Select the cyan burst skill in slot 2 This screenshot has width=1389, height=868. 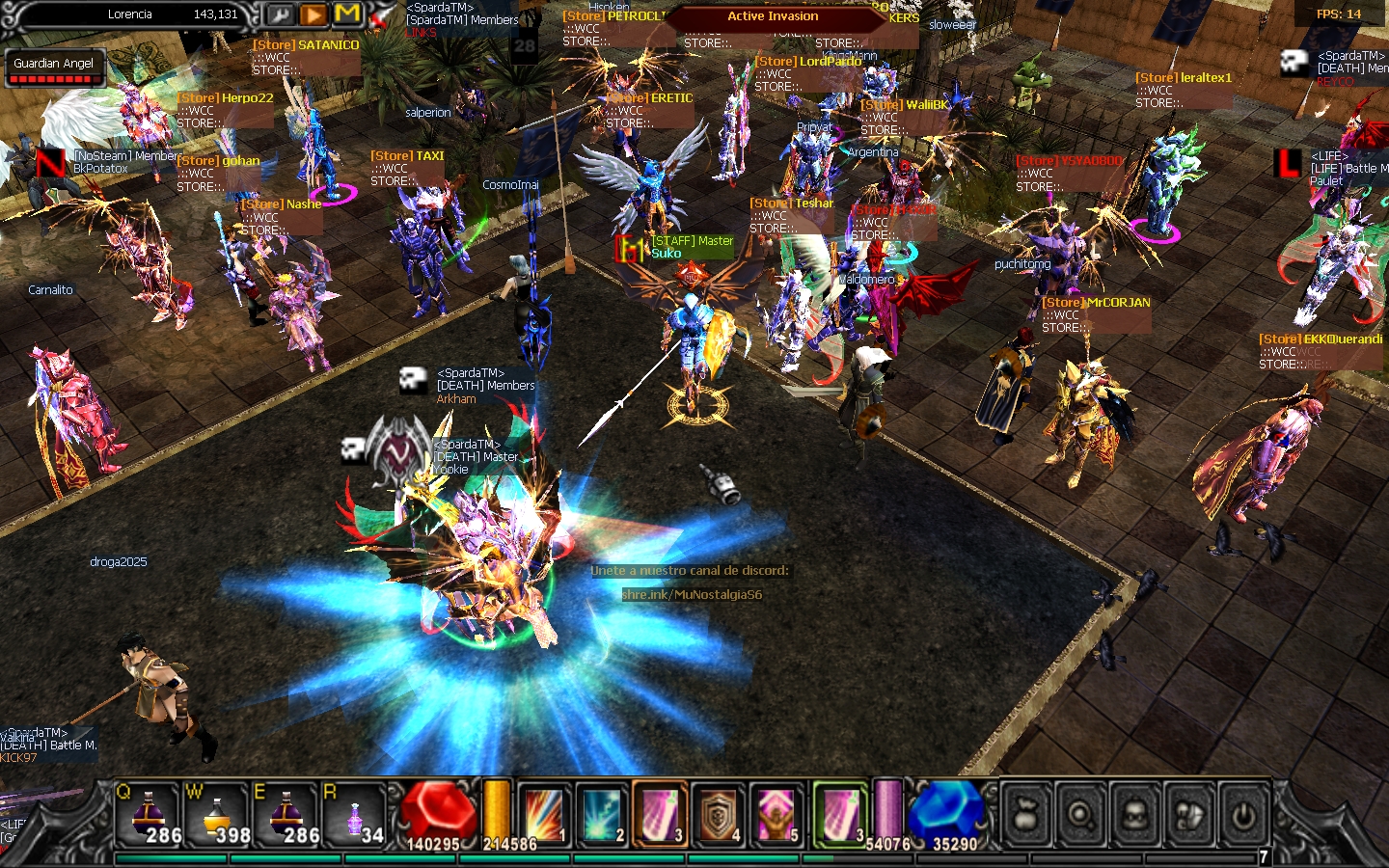[x=602, y=815]
